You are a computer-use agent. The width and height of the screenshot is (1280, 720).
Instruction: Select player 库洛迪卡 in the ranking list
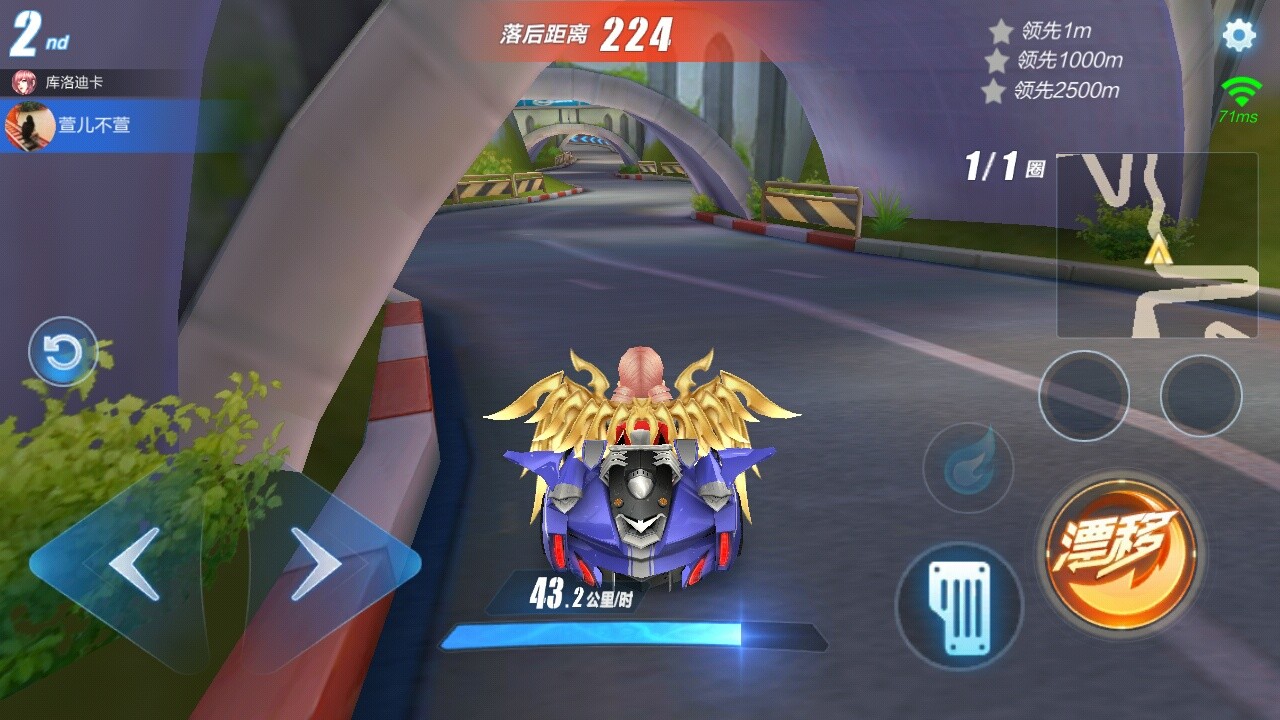pyautogui.click(x=73, y=82)
